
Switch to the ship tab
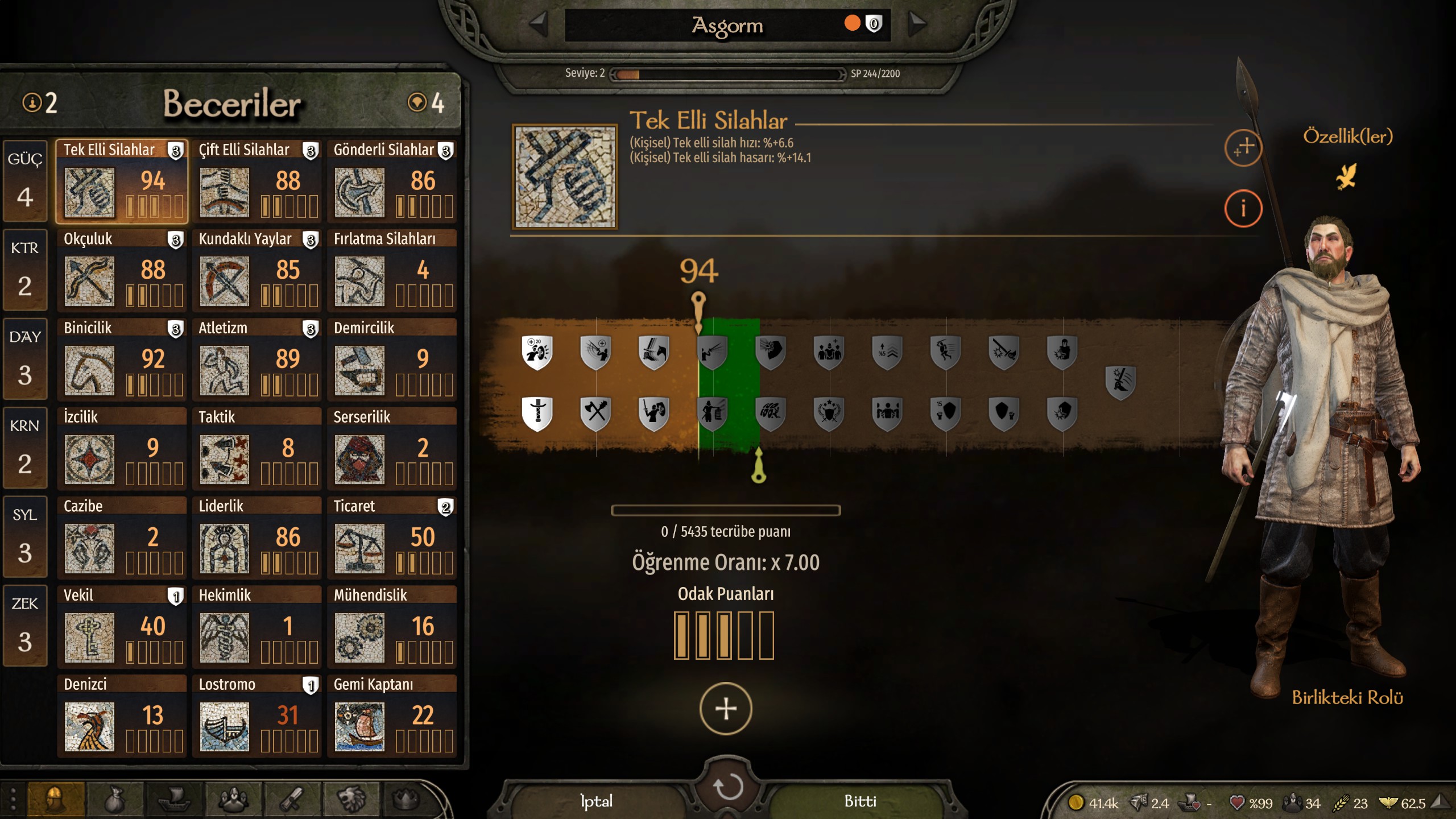click(x=174, y=800)
